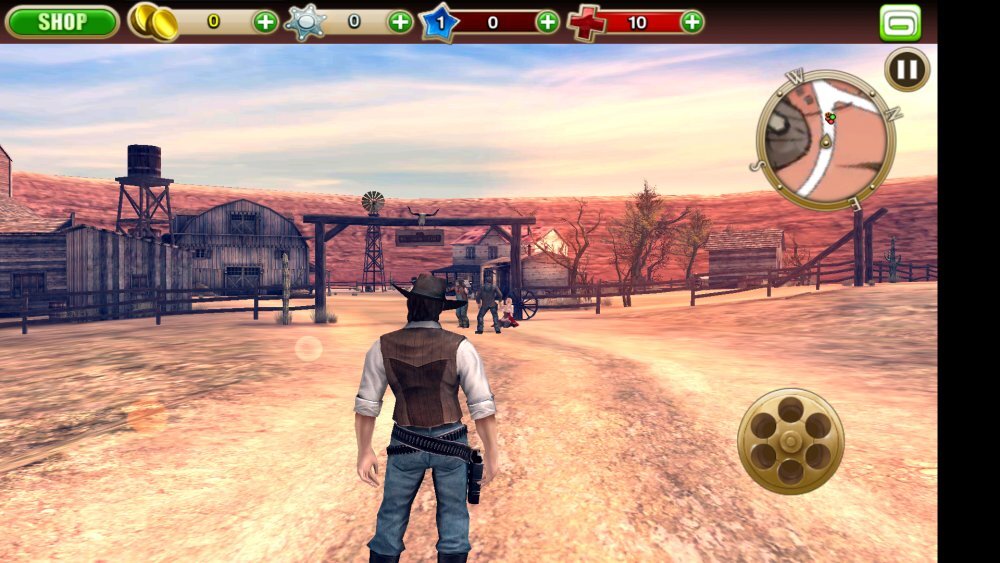1000x563 pixels.
Task: Open the green Gameloft logo menu
Action: (900, 22)
